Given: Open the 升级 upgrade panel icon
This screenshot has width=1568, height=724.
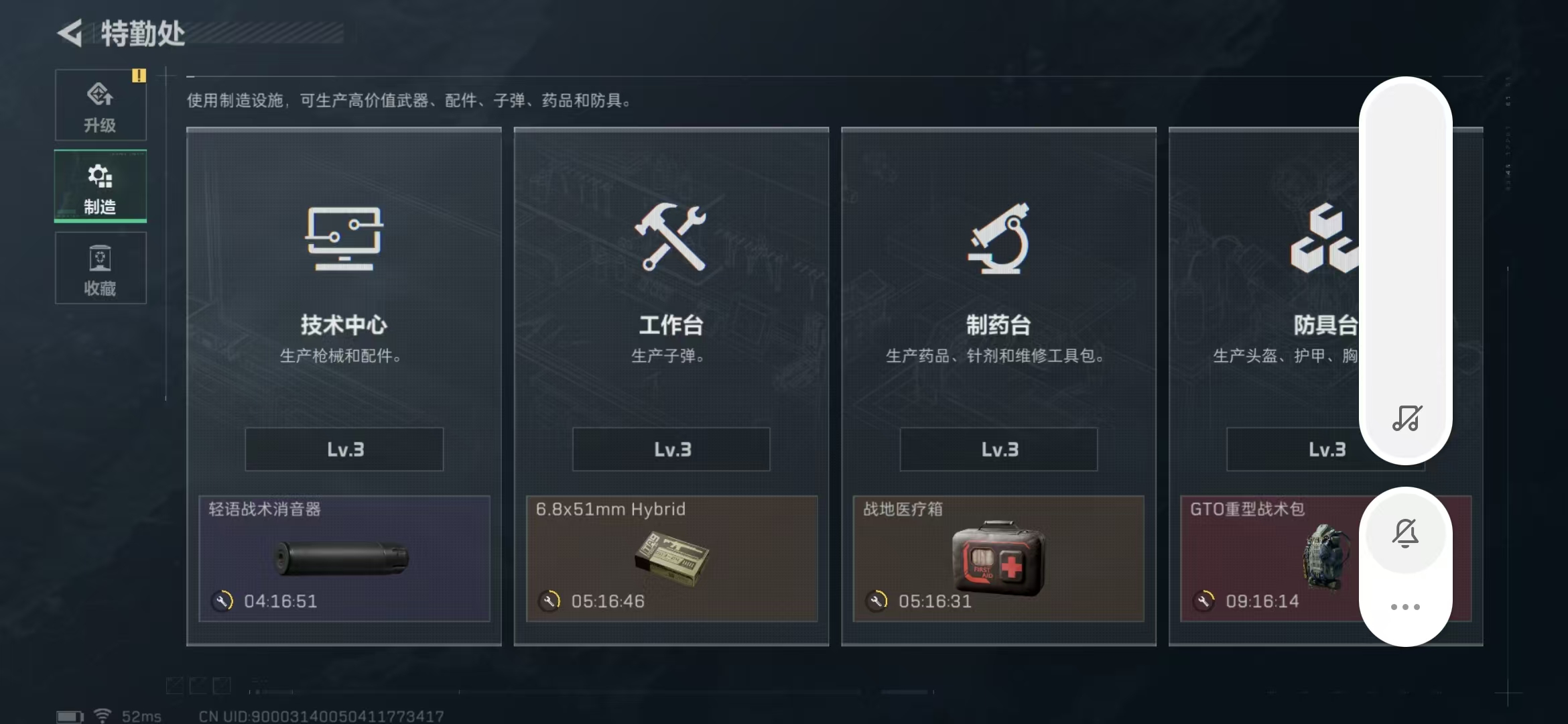Looking at the screenshot, I should click(x=100, y=97).
